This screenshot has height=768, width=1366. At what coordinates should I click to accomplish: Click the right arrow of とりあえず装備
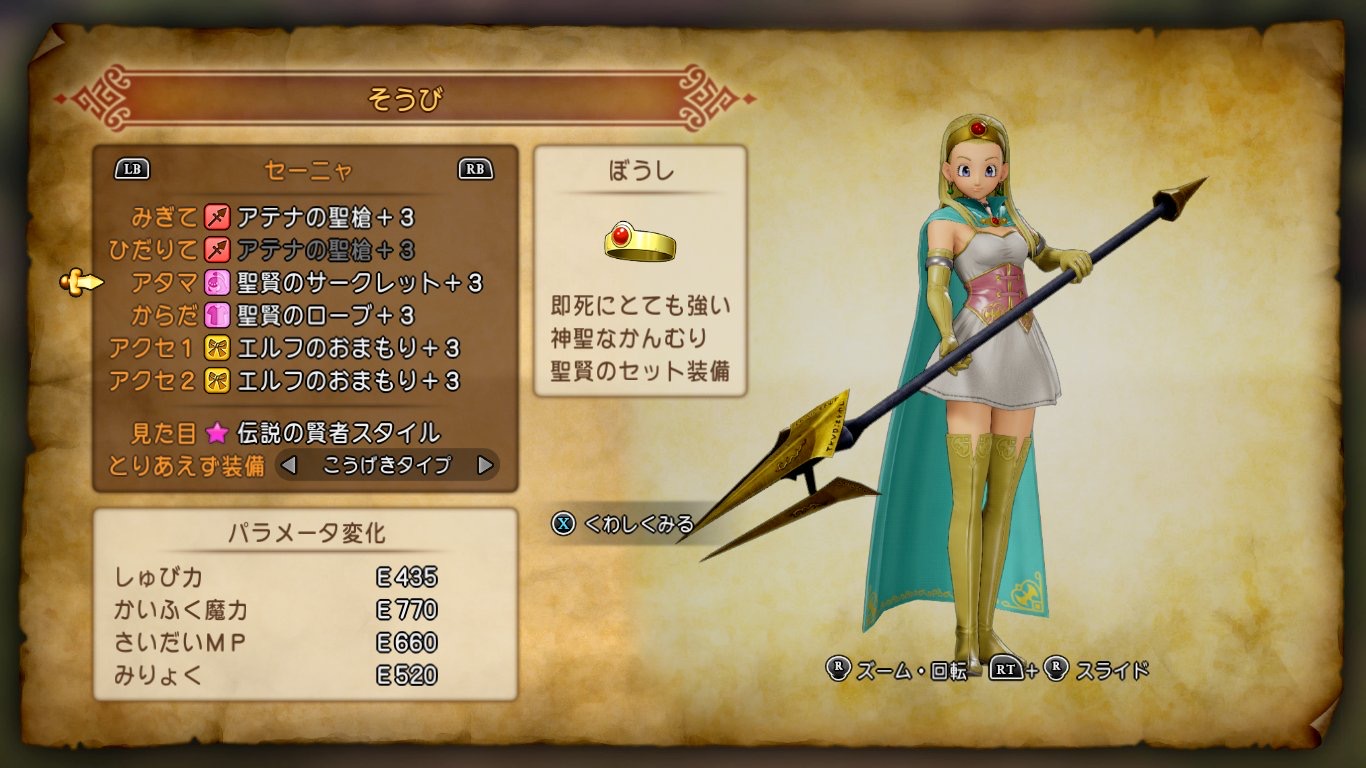click(x=485, y=465)
